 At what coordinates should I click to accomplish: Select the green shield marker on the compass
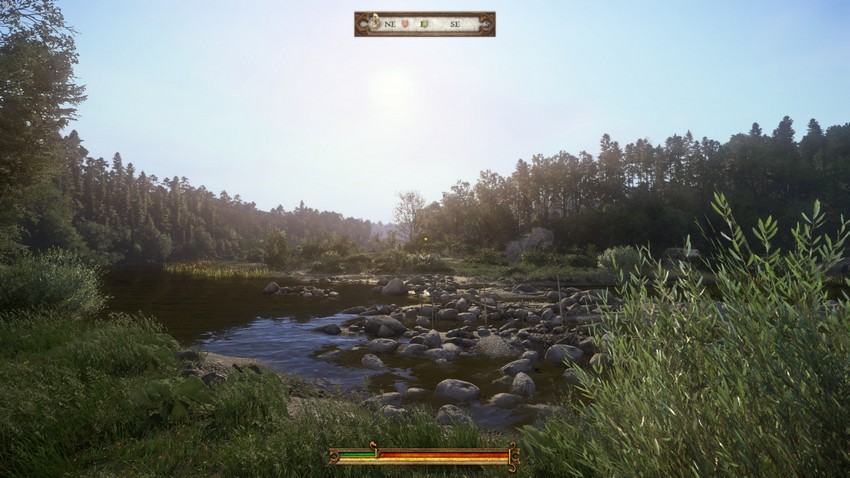425,23
